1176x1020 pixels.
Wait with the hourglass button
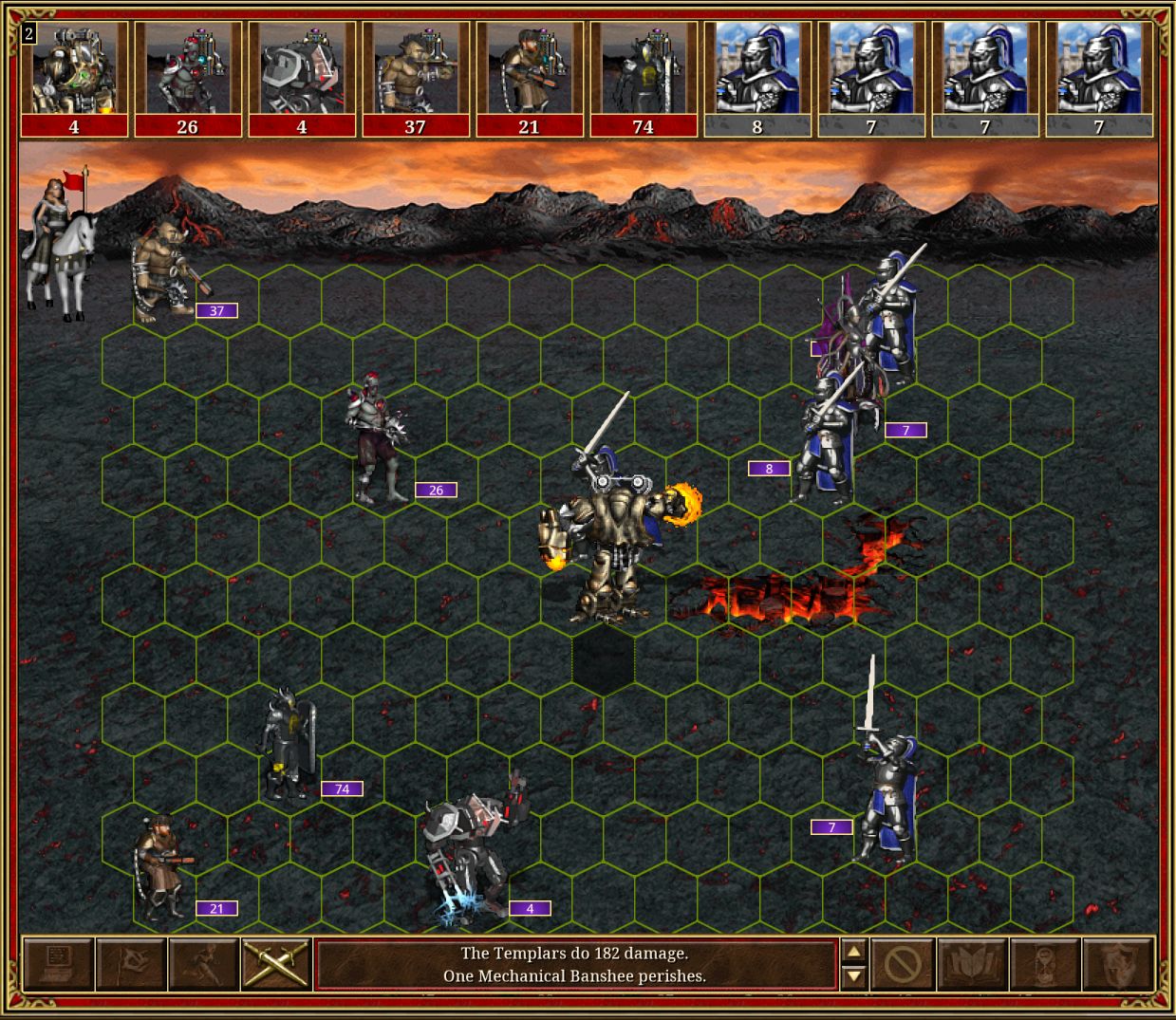click(x=1045, y=965)
